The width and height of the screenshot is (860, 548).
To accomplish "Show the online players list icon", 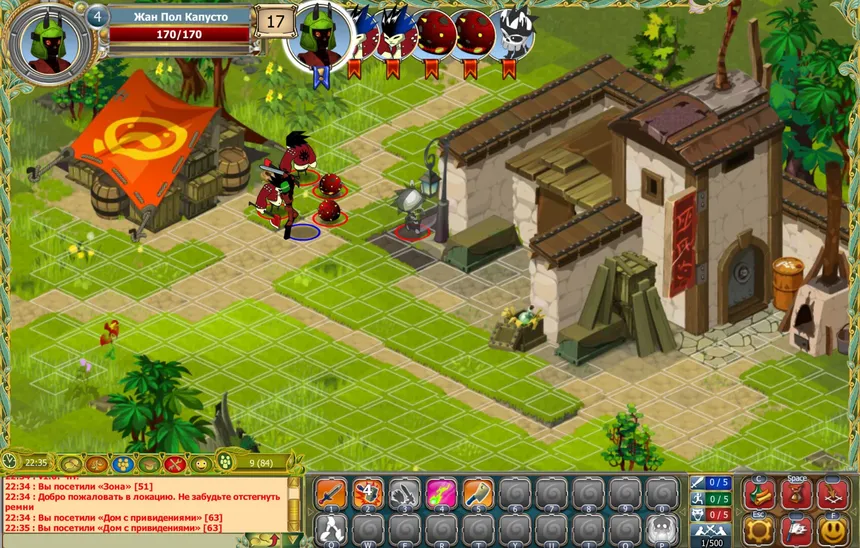I will click(225, 463).
